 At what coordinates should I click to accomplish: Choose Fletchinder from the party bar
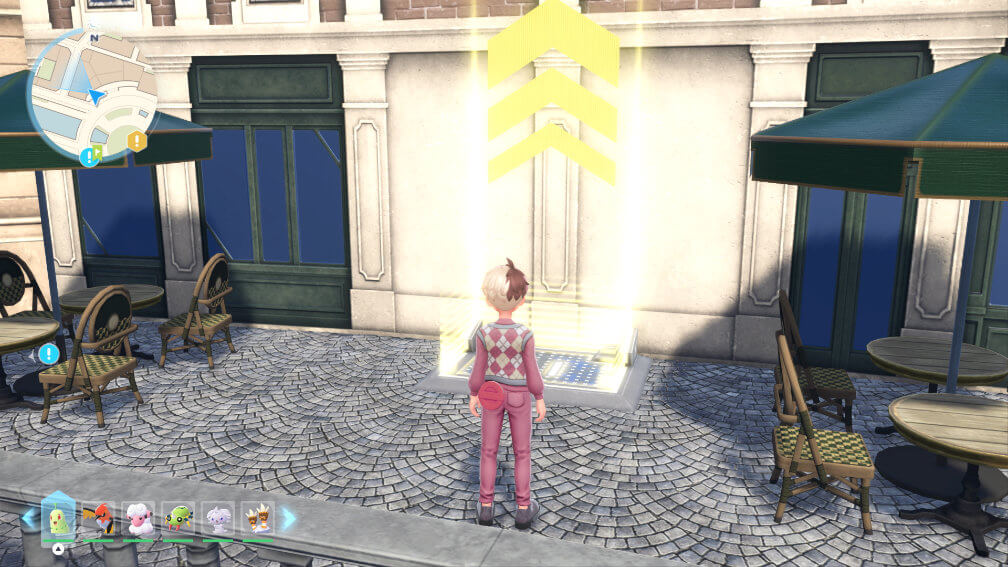(98, 519)
